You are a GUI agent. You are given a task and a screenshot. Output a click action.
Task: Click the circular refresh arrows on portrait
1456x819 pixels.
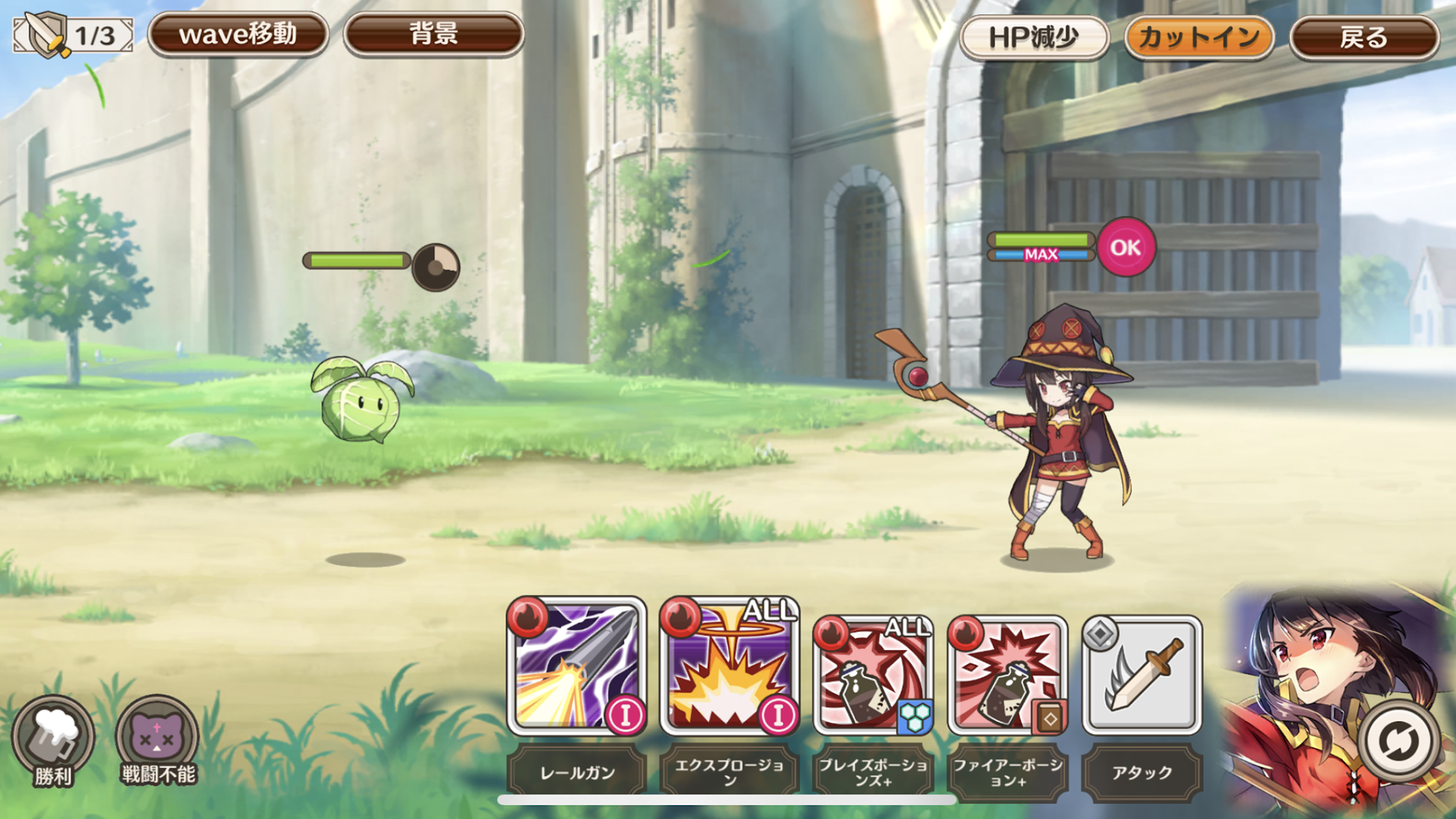click(1398, 740)
